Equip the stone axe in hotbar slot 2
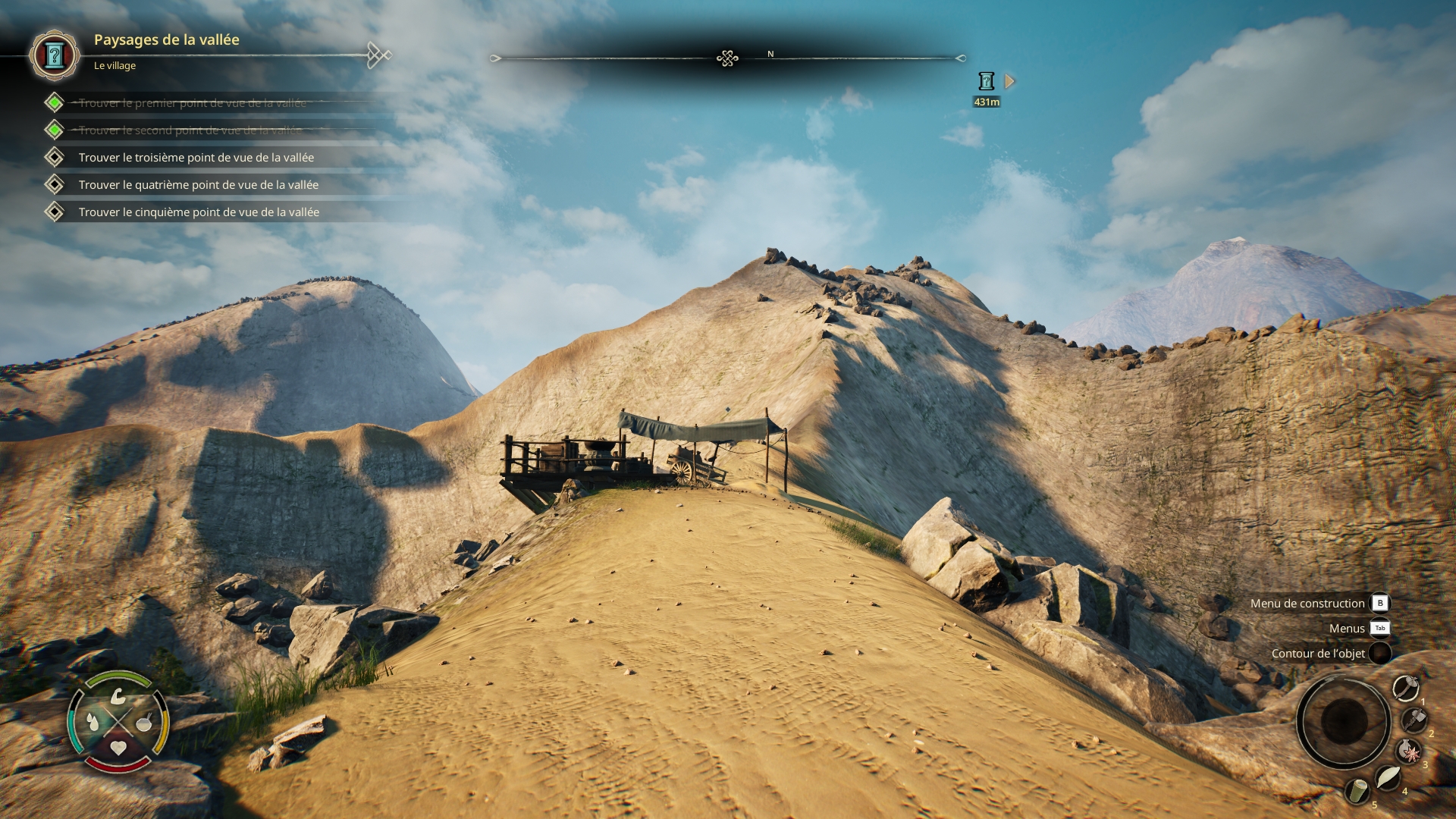 (x=1414, y=720)
